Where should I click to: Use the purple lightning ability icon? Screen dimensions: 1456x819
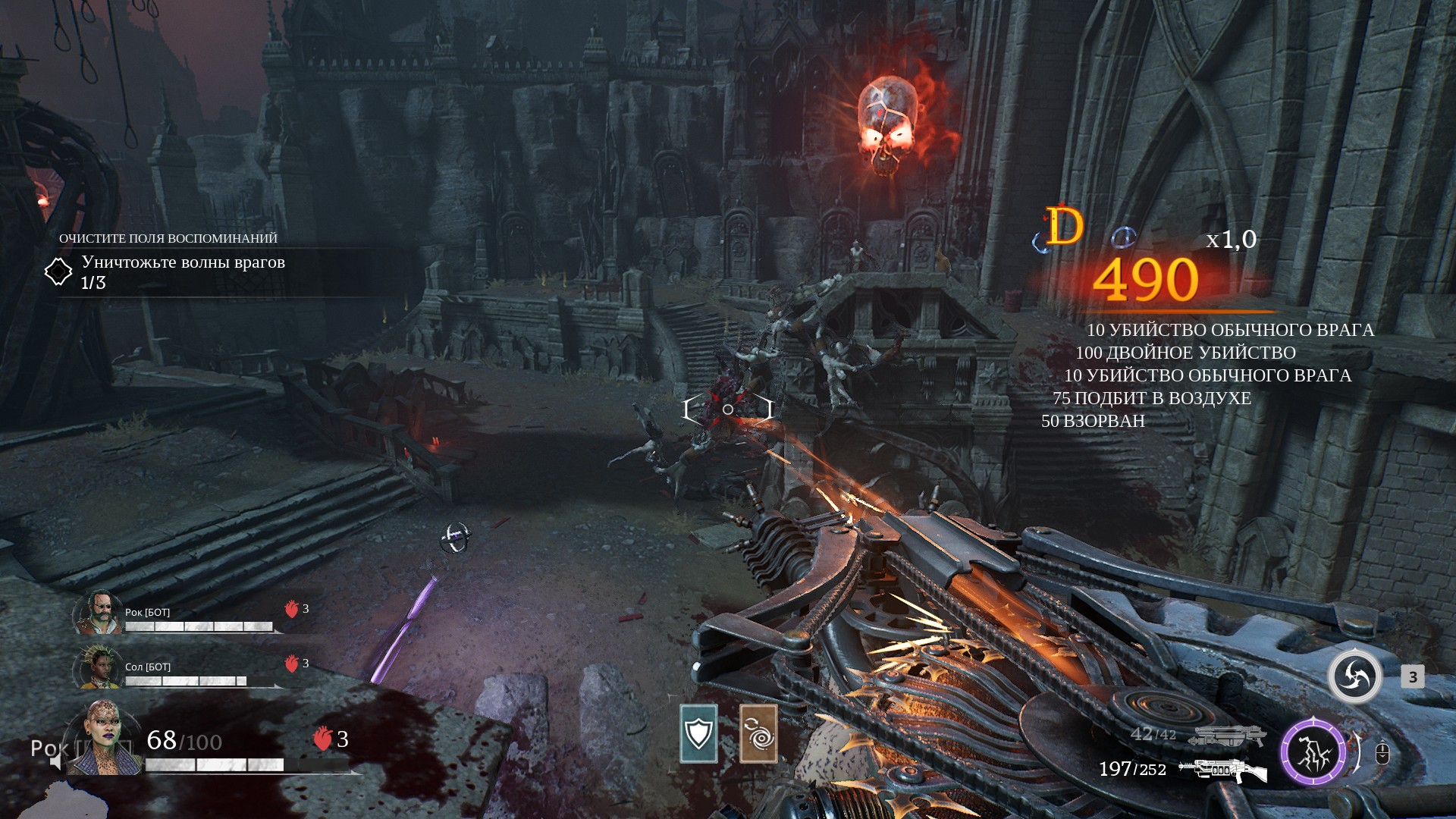pyautogui.click(x=1313, y=753)
